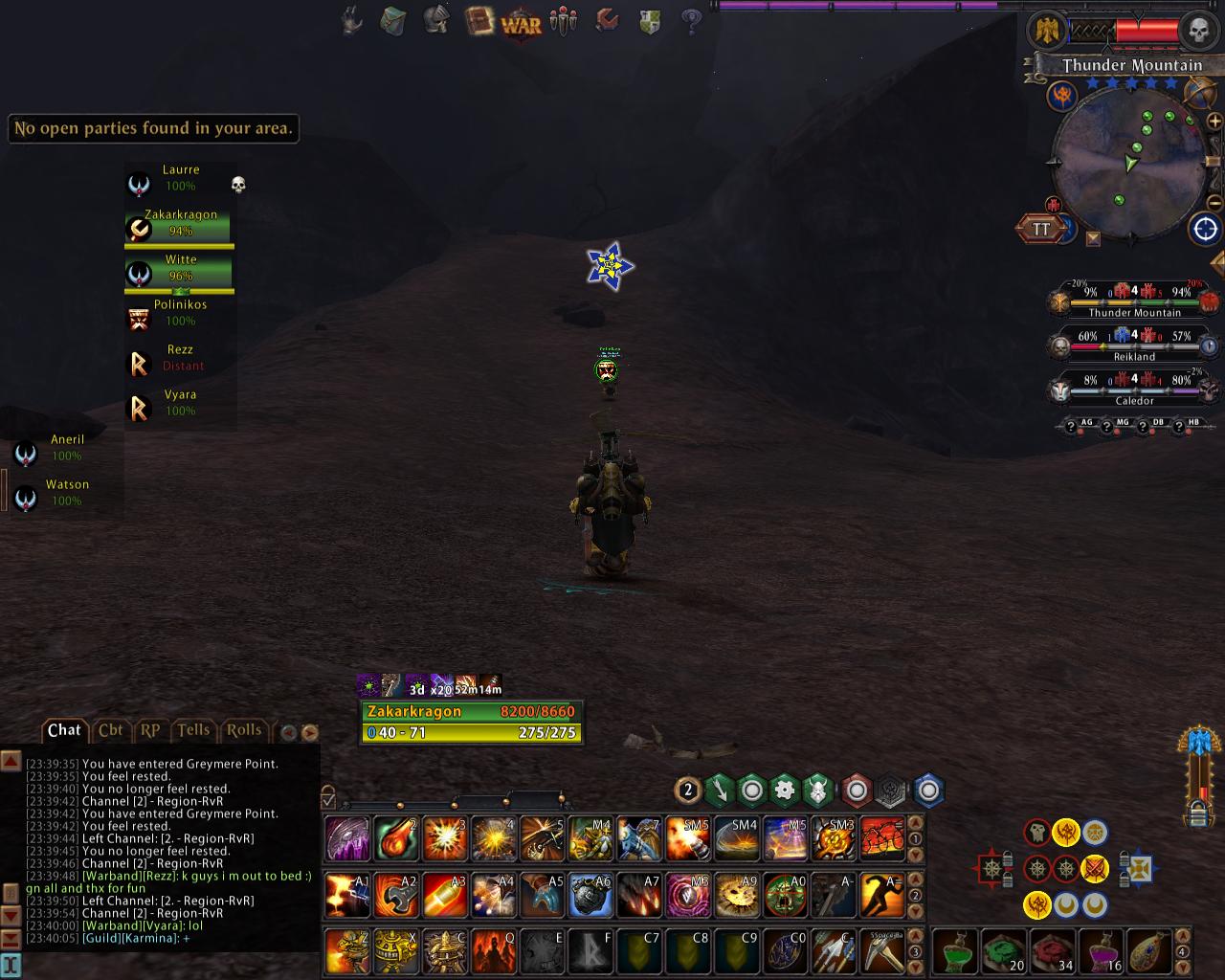Image resolution: width=1225 pixels, height=980 pixels.
Task: Open the Tome of Knowledge book icon
Action: pos(478,20)
